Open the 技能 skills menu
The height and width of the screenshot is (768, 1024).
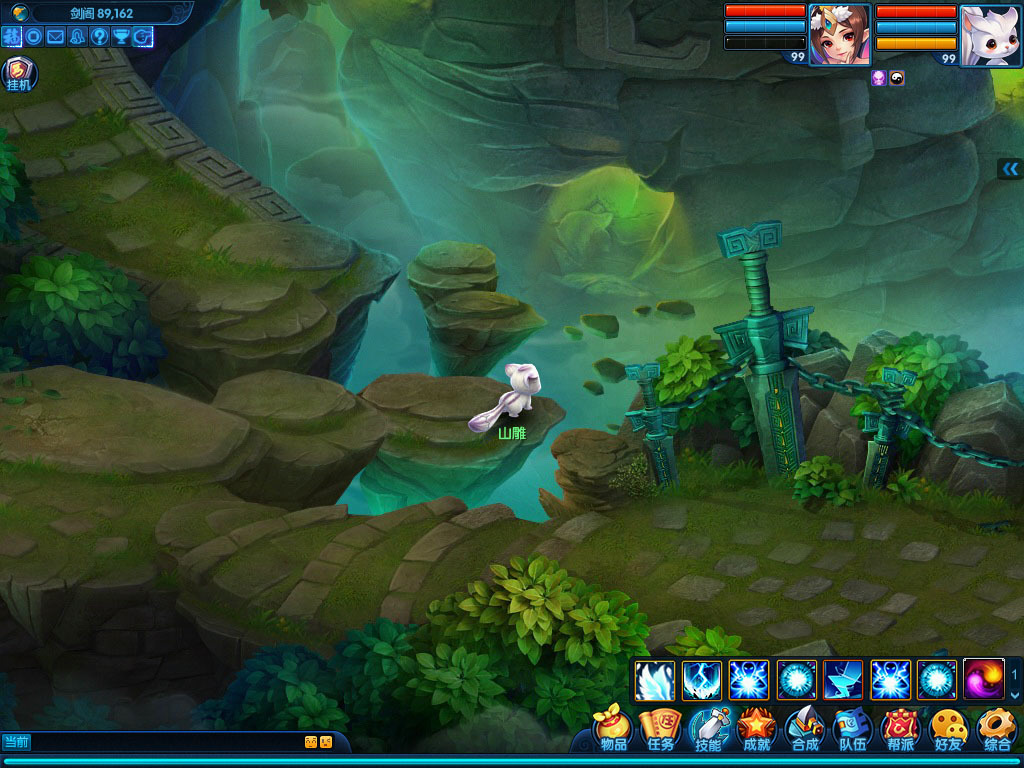click(x=708, y=730)
